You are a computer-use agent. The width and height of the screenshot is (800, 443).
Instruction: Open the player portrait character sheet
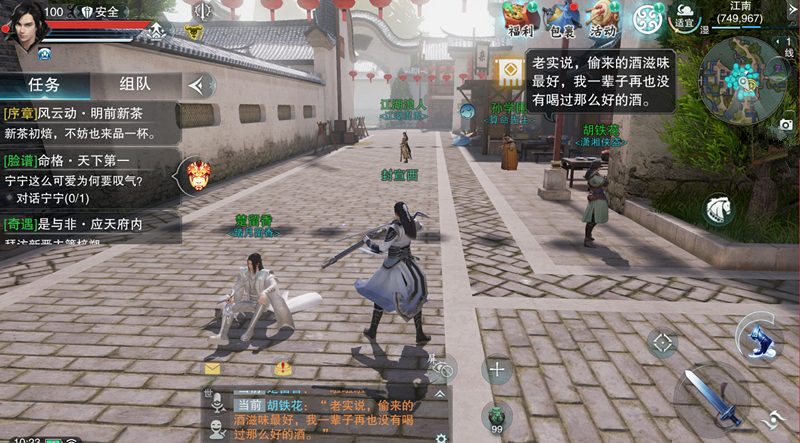click(x=22, y=22)
